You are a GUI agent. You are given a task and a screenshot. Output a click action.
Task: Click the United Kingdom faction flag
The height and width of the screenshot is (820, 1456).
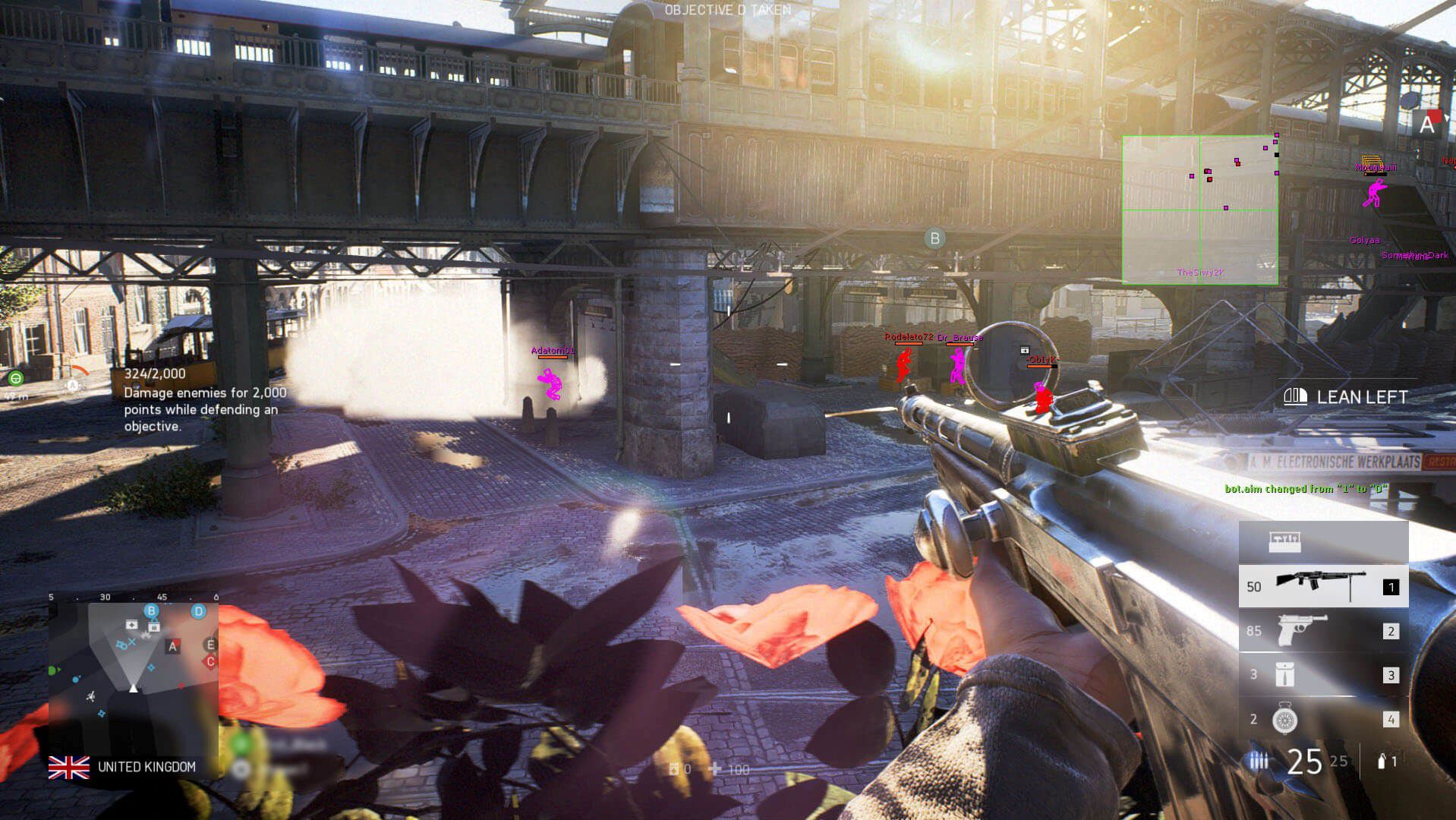pos(68,767)
